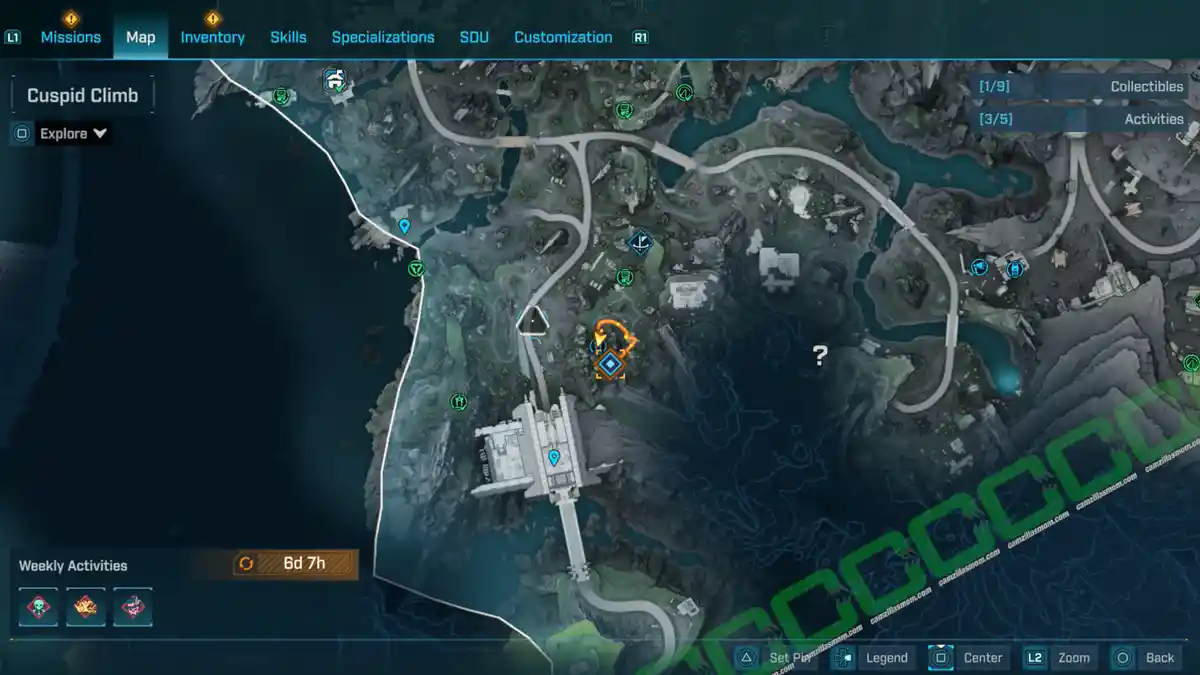The height and width of the screenshot is (675, 1200).
Task: Select the top hat weekly activity
Action: 132,607
